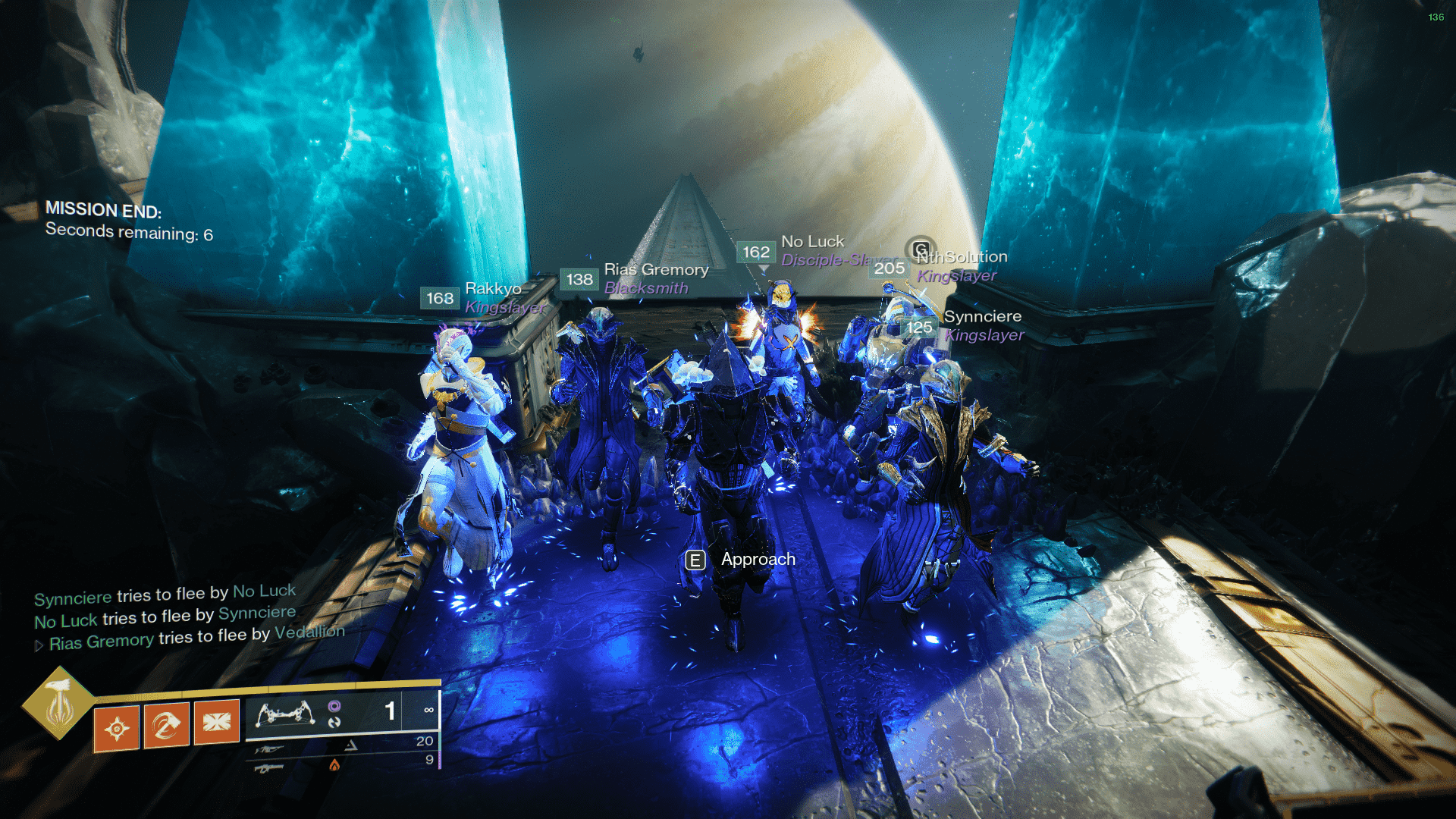Image resolution: width=1456 pixels, height=819 pixels.
Task: Activate the golden hammer super icon
Action: coord(58,702)
